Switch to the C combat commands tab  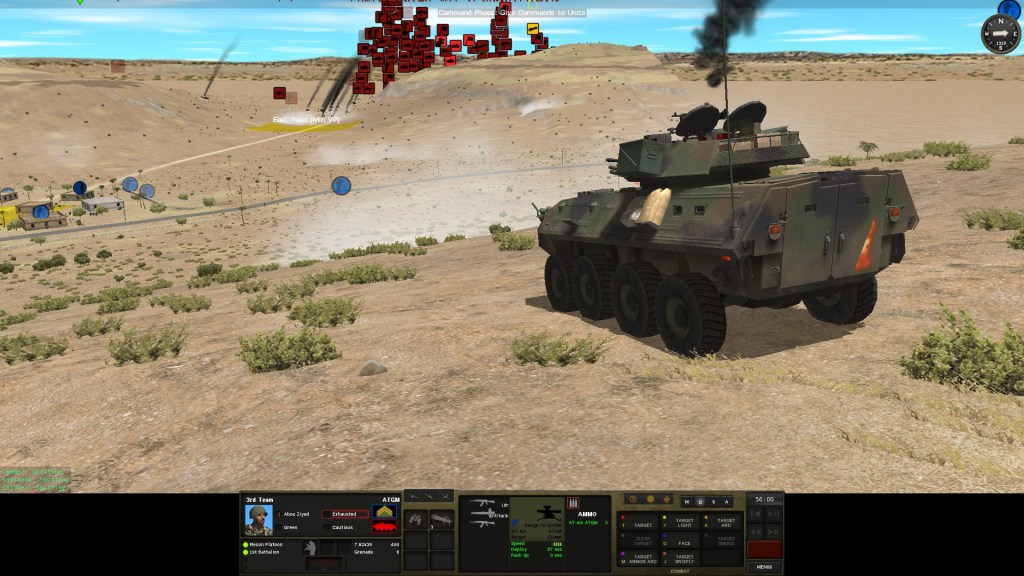click(x=700, y=501)
